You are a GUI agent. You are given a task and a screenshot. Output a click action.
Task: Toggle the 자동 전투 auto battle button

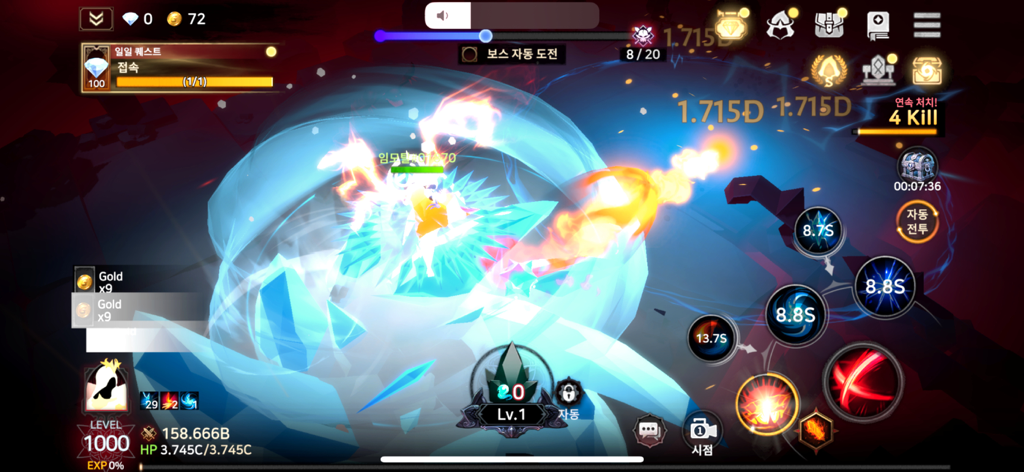point(917,221)
